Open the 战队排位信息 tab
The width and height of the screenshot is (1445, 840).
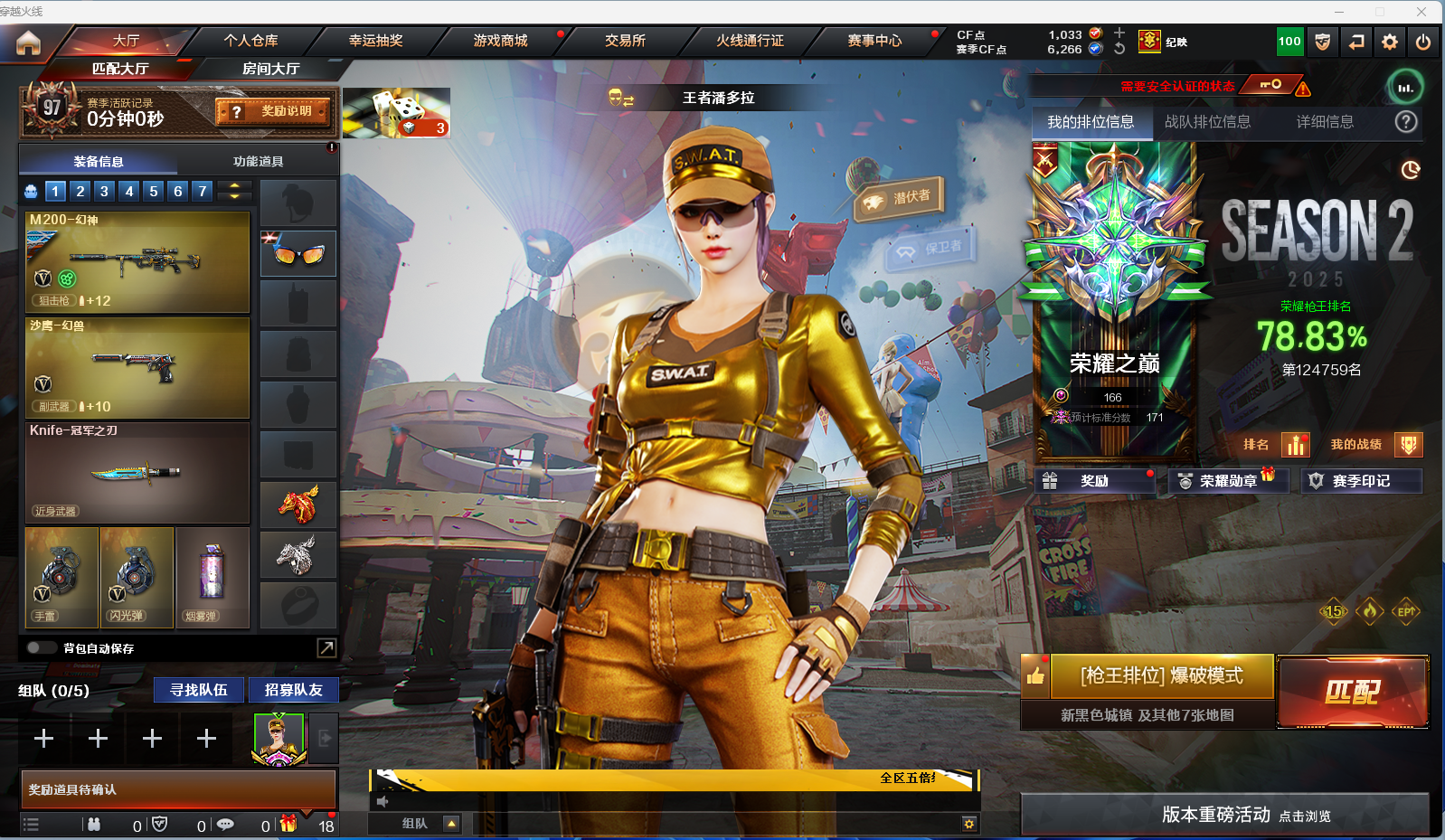[1207, 122]
